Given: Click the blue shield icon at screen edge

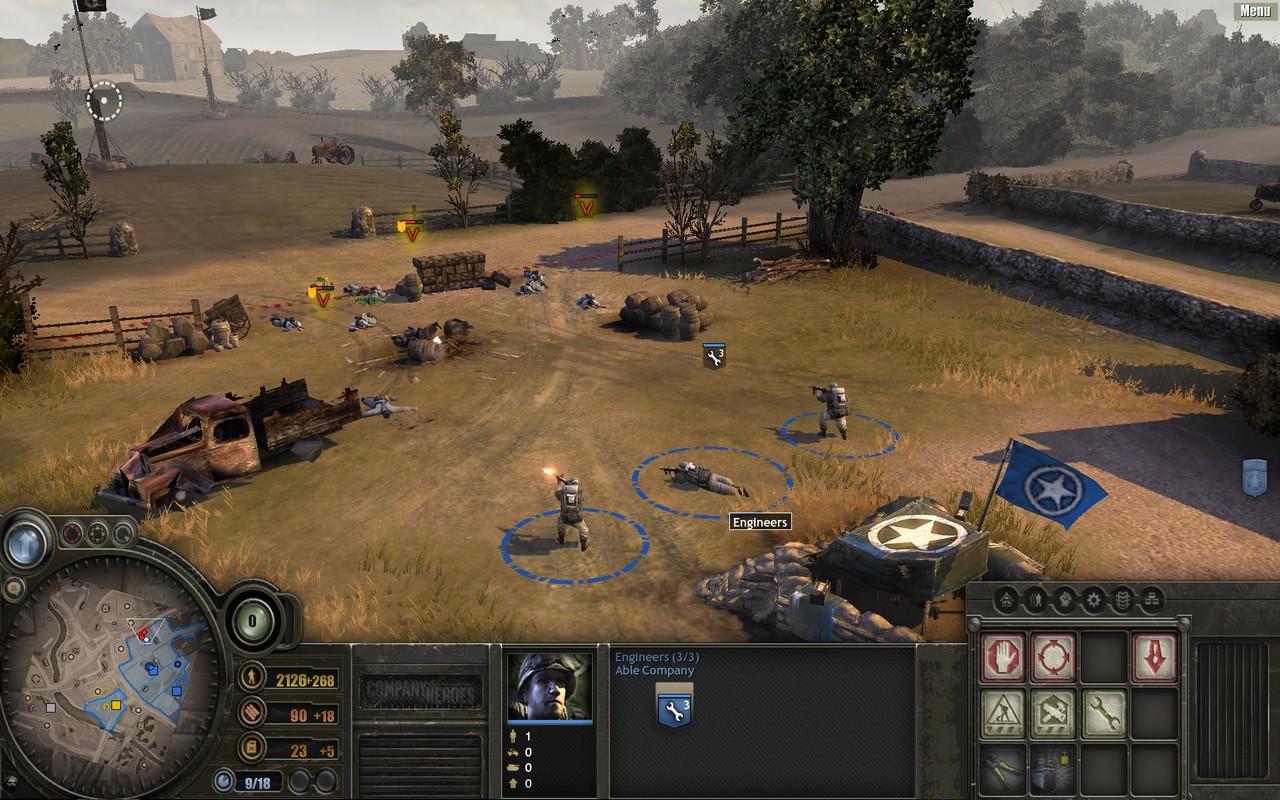Looking at the screenshot, I should tap(1254, 477).
